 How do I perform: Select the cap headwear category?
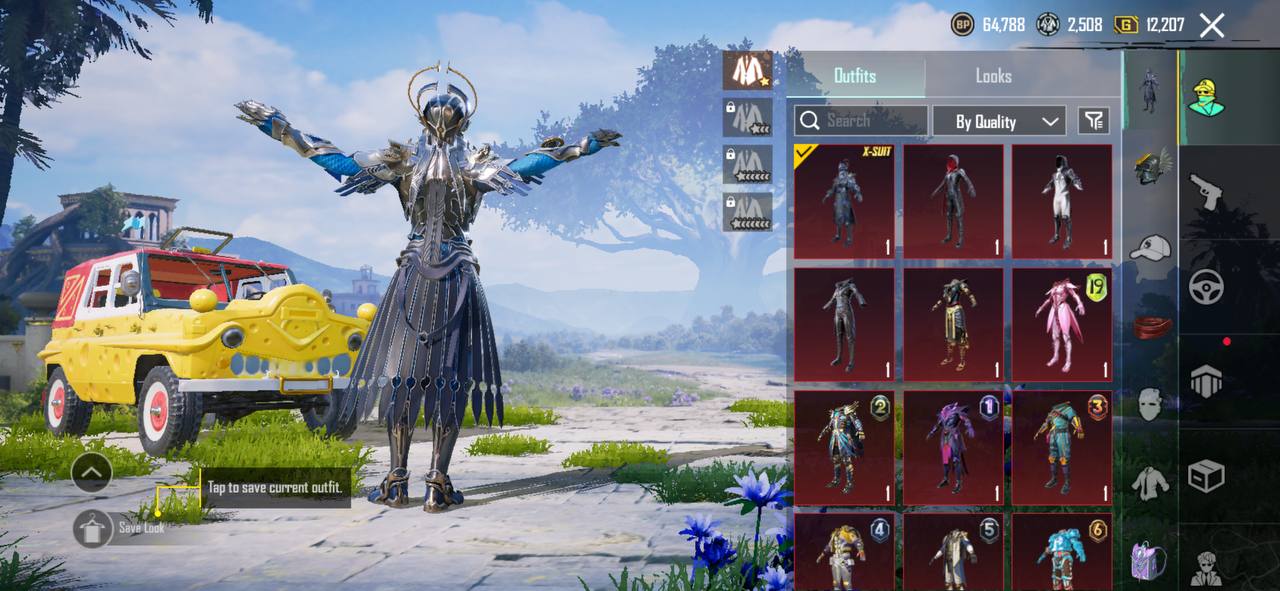(x=1150, y=247)
